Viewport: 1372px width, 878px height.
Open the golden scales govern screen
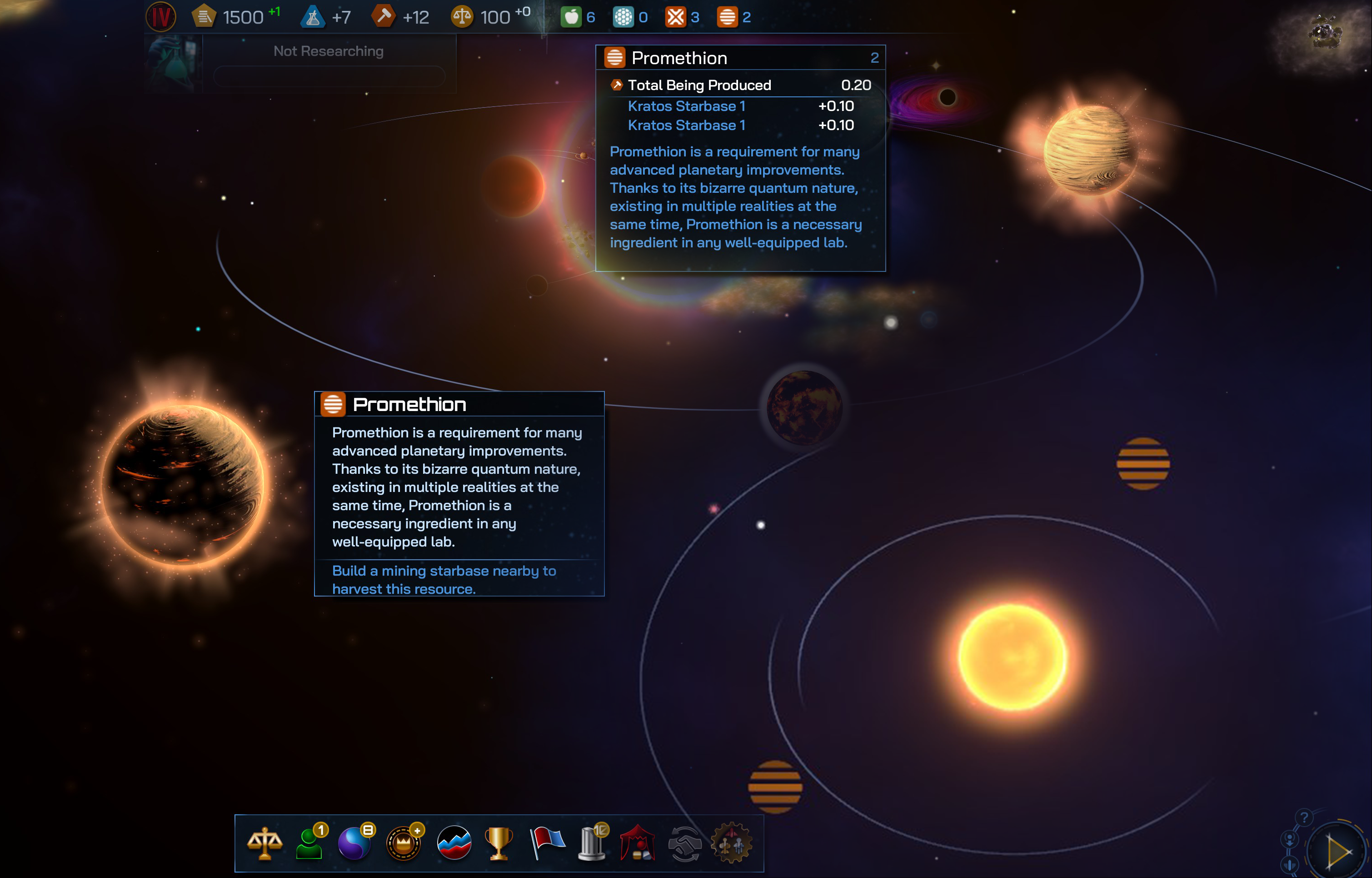[x=264, y=843]
